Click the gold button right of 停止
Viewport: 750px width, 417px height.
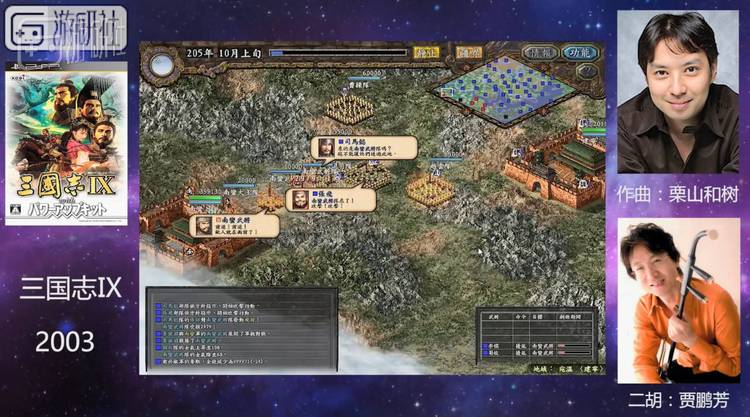click(467, 52)
